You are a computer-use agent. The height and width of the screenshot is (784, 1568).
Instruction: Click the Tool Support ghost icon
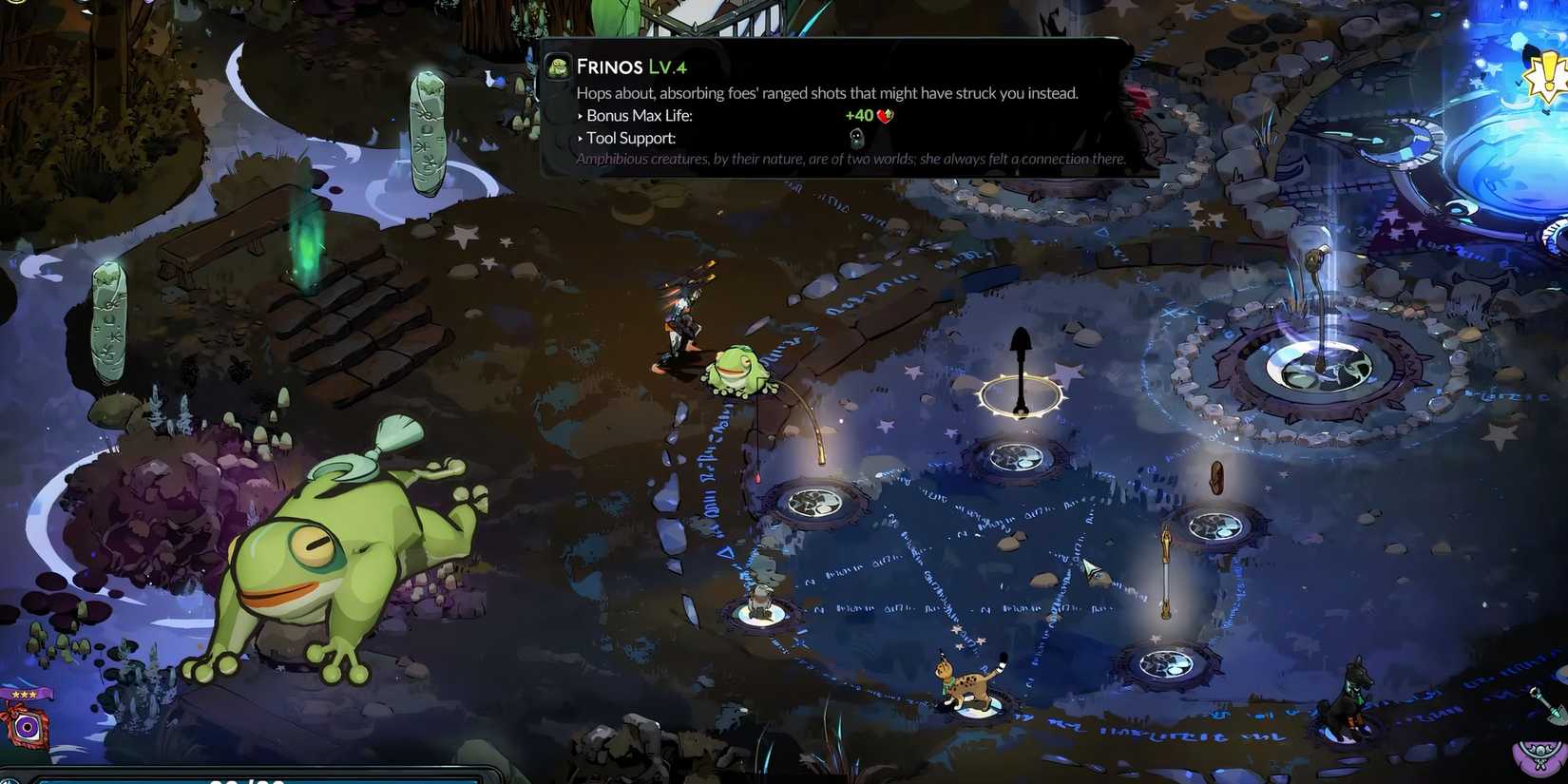855,138
